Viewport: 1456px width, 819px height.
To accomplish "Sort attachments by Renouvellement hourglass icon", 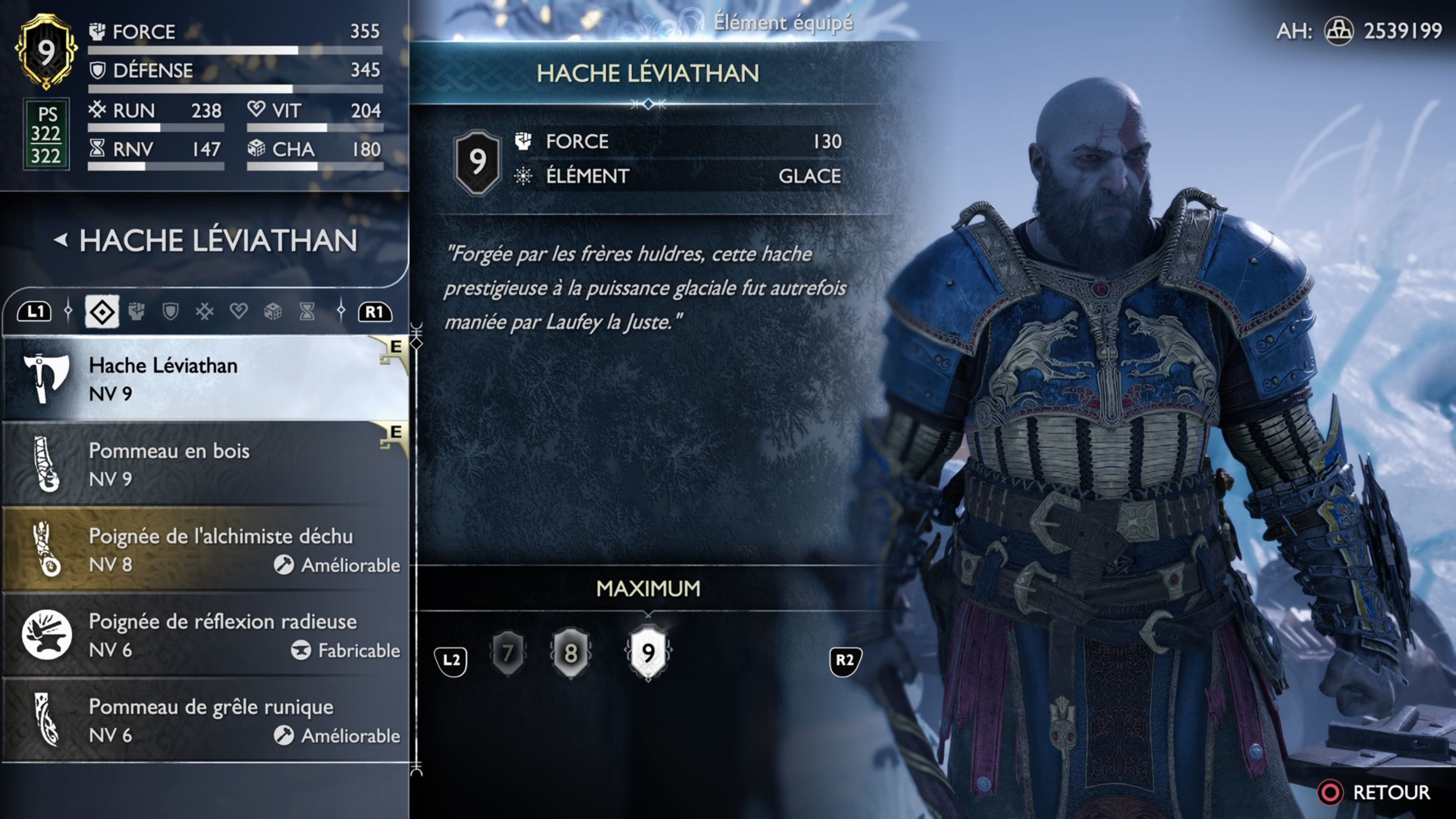I will pyautogui.click(x=306, y=311).
